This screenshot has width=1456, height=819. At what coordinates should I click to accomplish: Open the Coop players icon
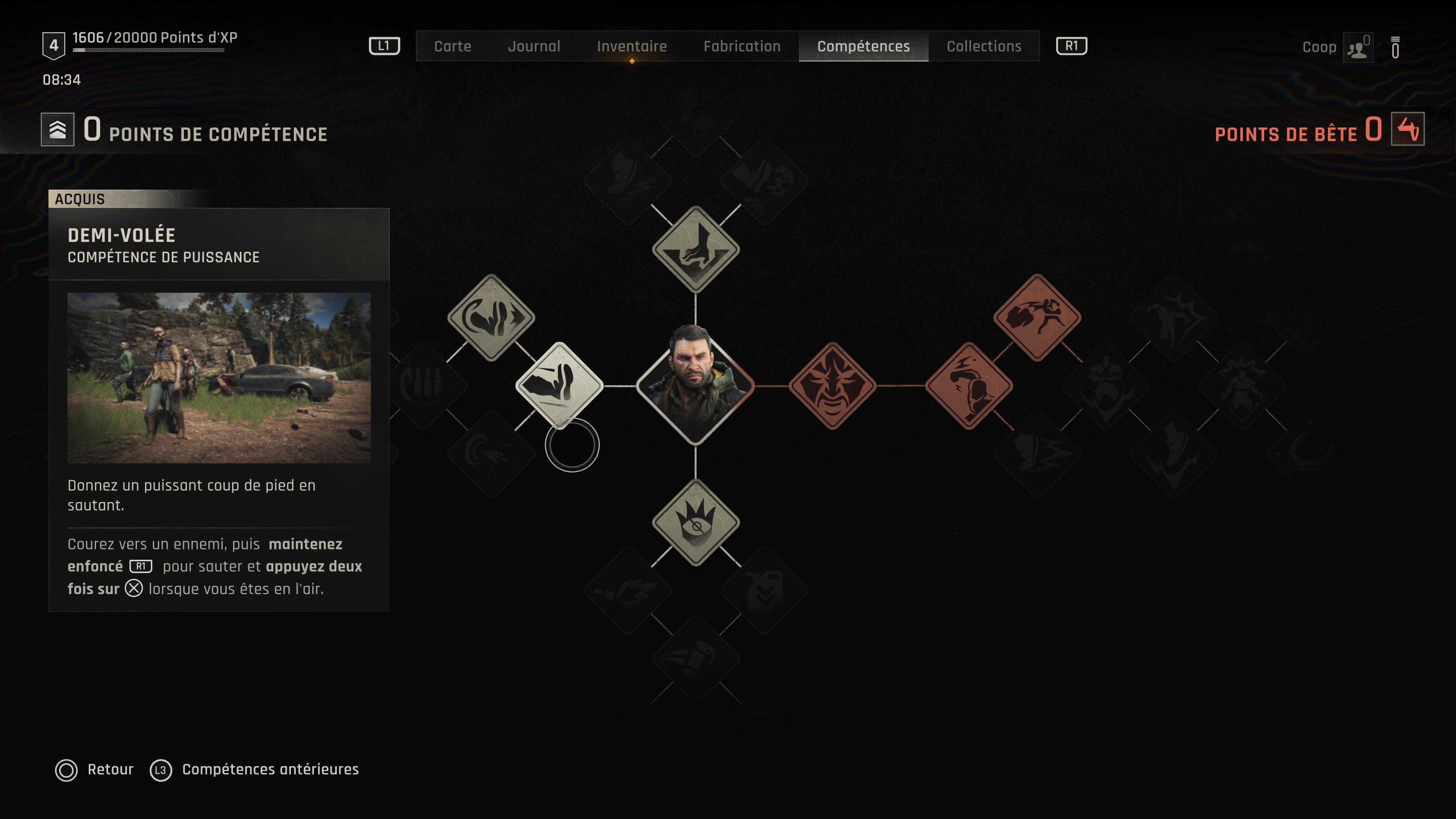point(1358,49)
